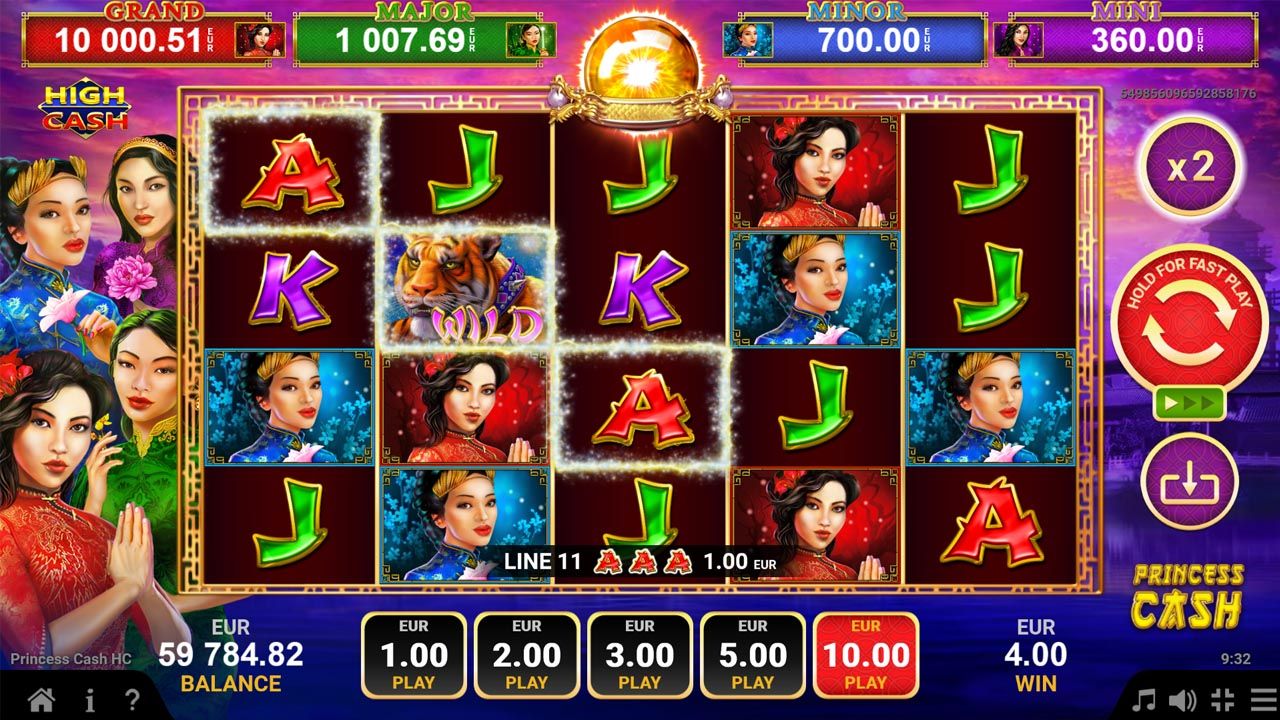1280x720 pixels.
Task: Pick the 3.00 EUR play bet
Action: 640,655
